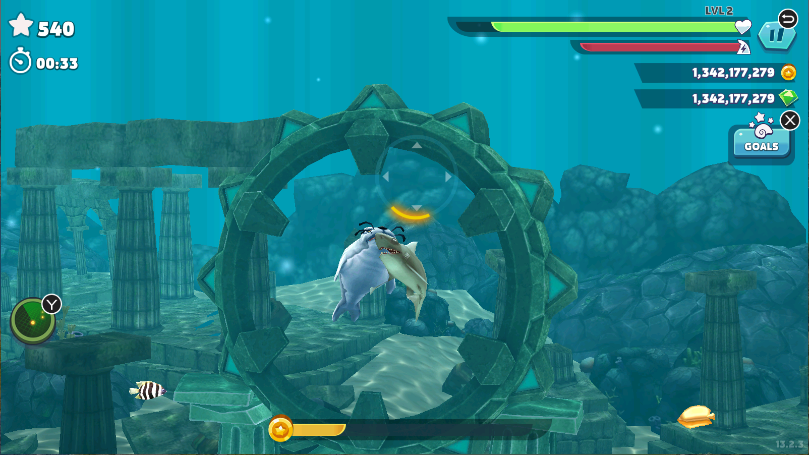This screenshot has height=455, width=809.
Task: Click the green gem currency counter
Action: click(x=716, y=99)
